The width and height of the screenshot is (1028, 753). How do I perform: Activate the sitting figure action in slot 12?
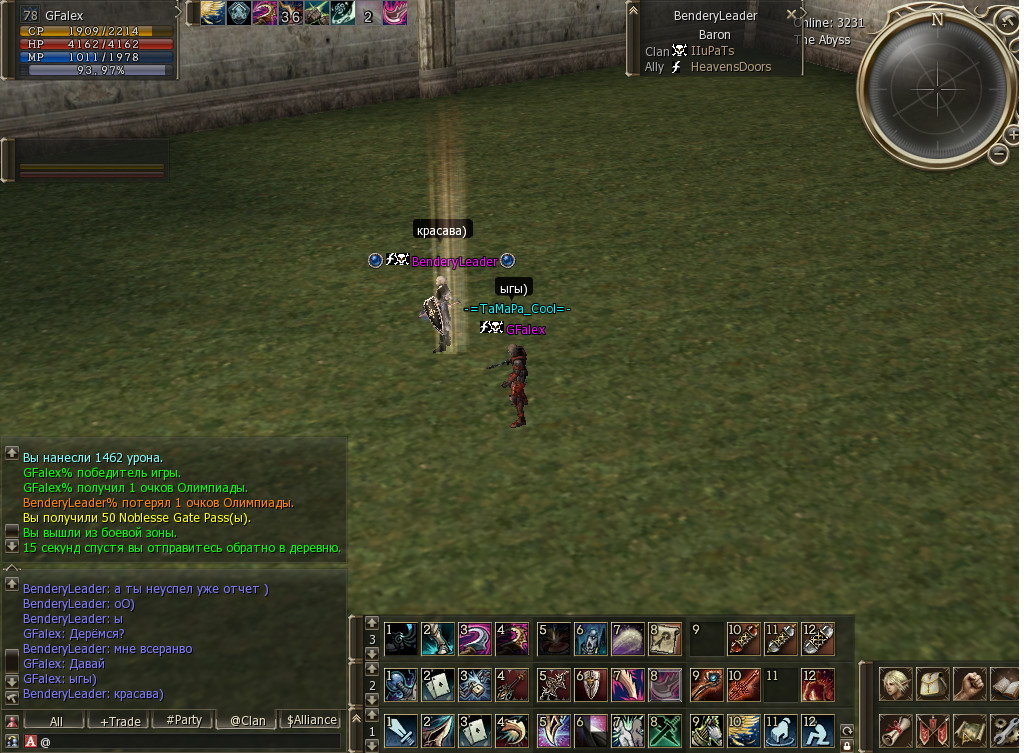[x=816, y=731]
